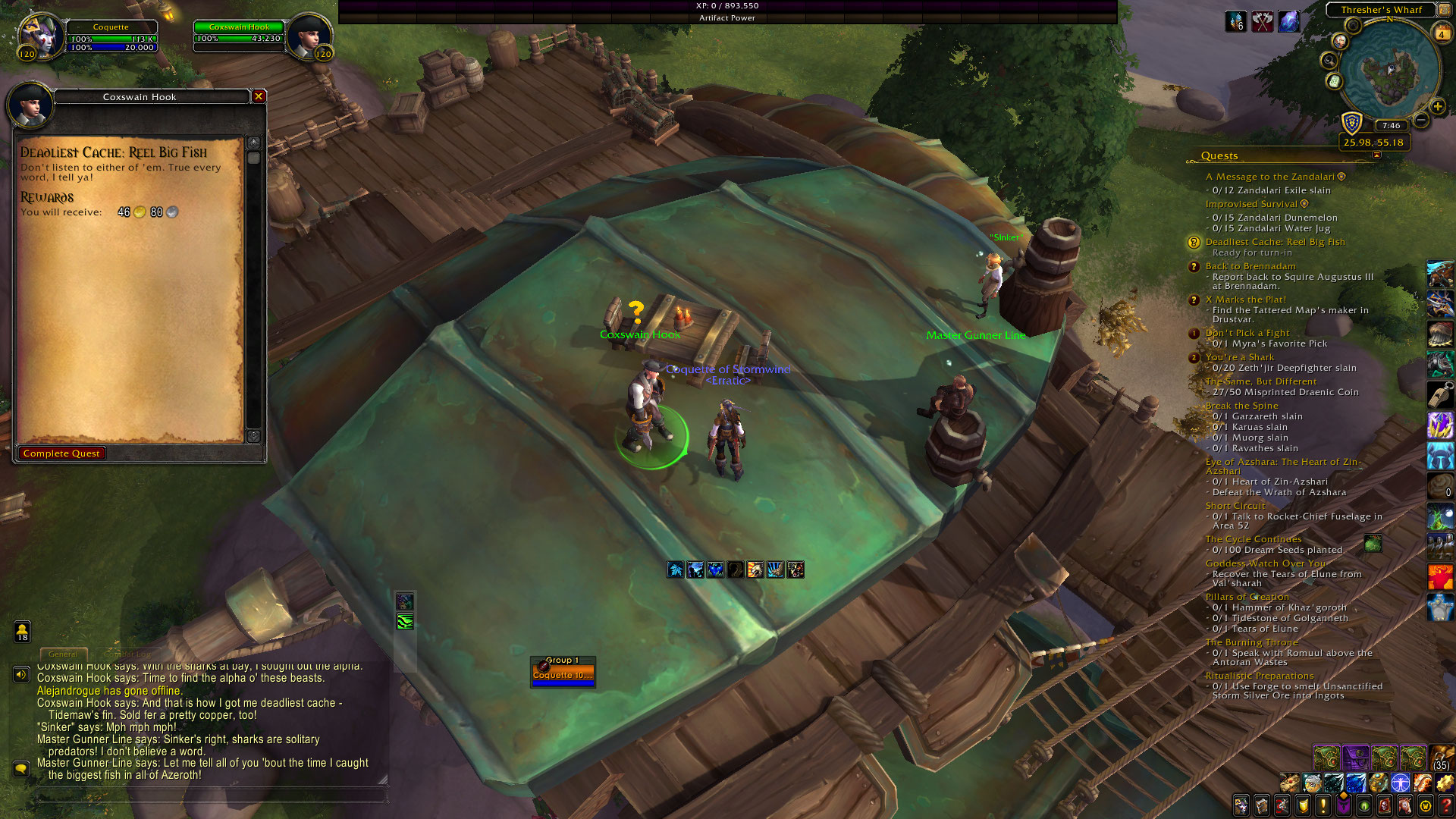This screenshot has width=1456, height=819.
Task: Click the crossed axes buff icon
Action: (x=1262, y=22)
